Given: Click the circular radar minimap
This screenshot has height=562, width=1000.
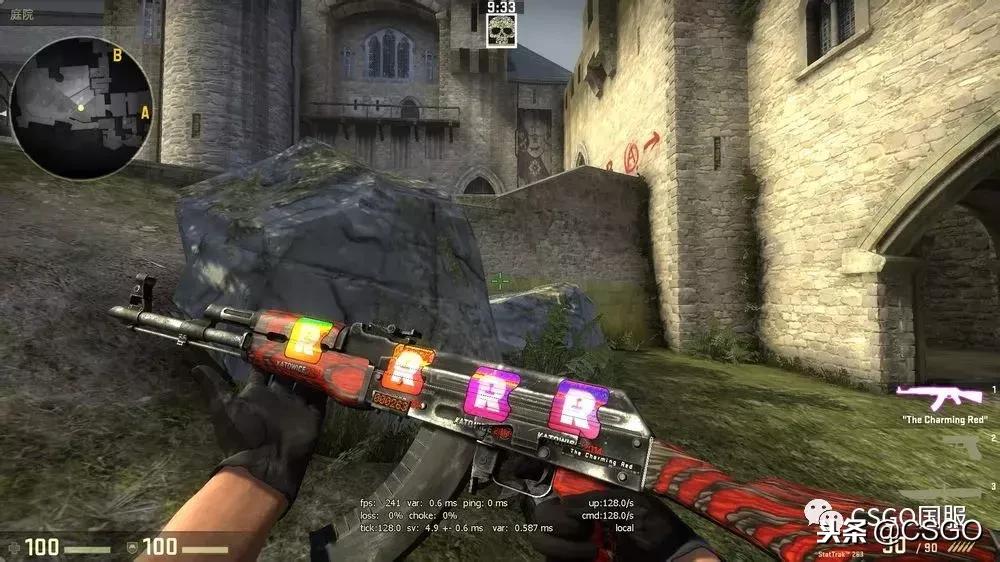Looking at the screenshot, I should click(x=81, y=107).
